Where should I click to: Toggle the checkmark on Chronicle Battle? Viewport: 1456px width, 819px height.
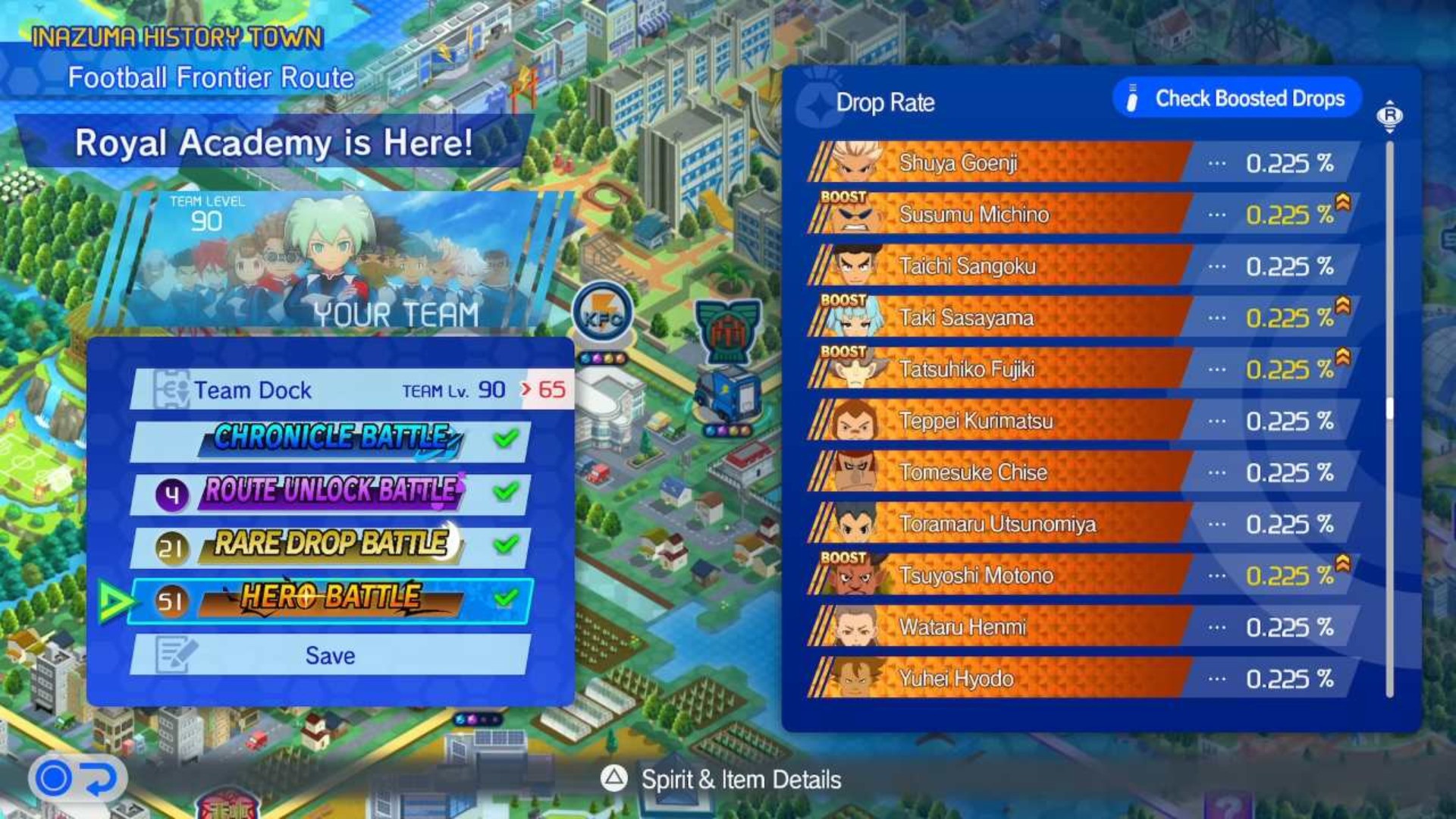(x=507, y=437)
